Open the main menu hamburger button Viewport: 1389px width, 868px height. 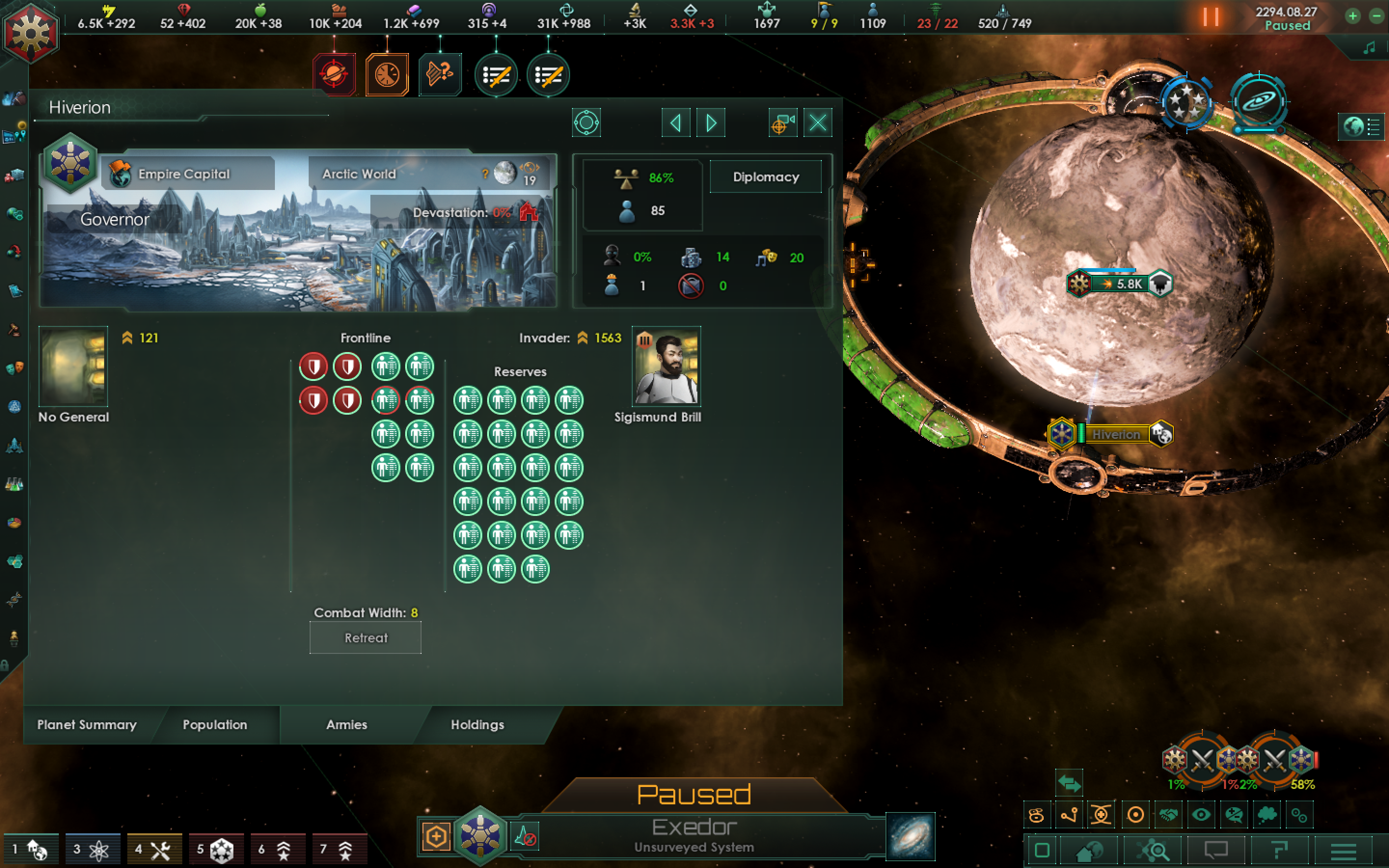click(1343, 851)
